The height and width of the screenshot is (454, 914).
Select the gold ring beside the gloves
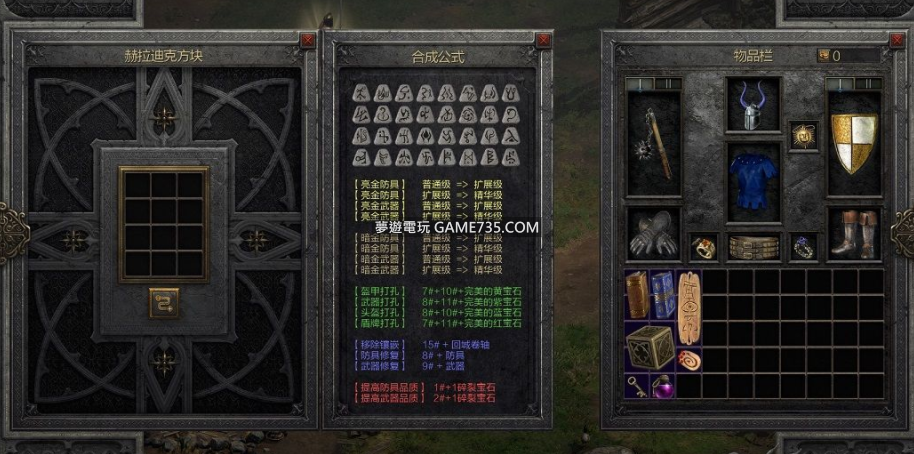pos(703,247)
